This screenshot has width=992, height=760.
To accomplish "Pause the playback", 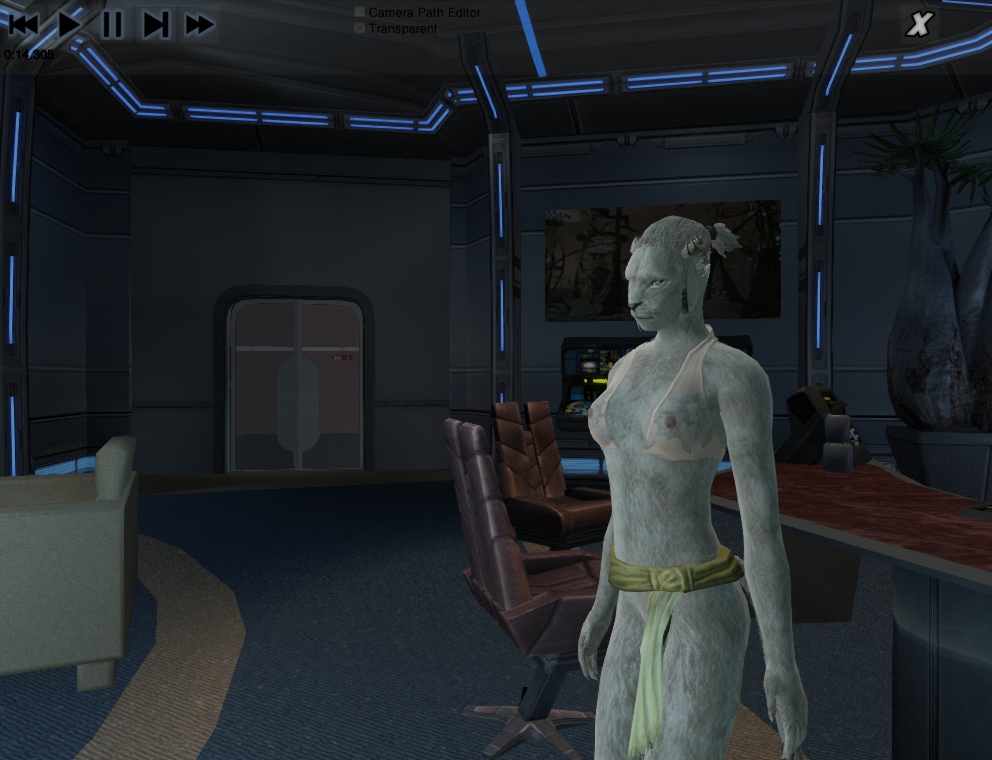I will [112, 24].
